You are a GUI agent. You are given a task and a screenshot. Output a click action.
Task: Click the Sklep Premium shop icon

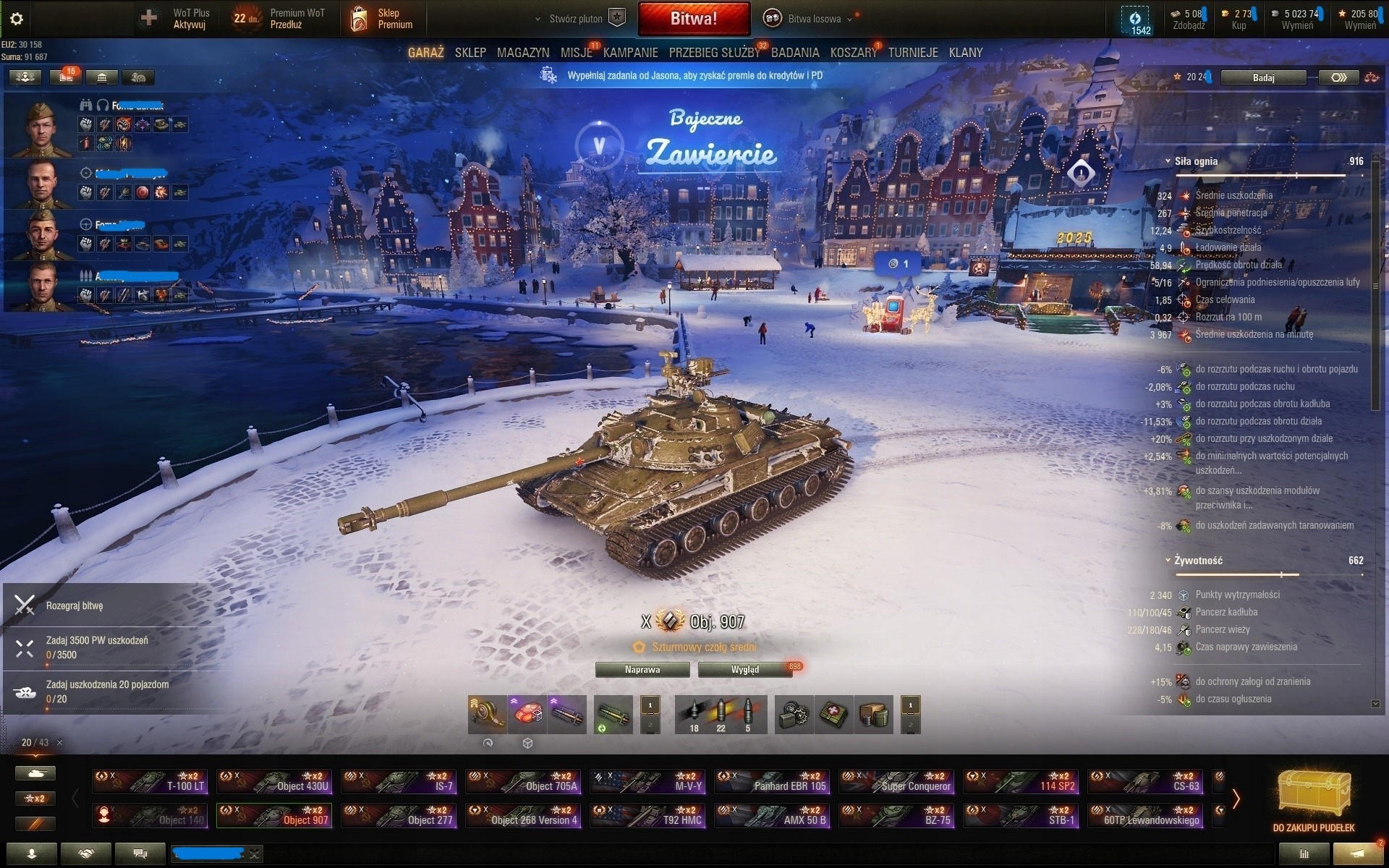[x=360, y=18]
